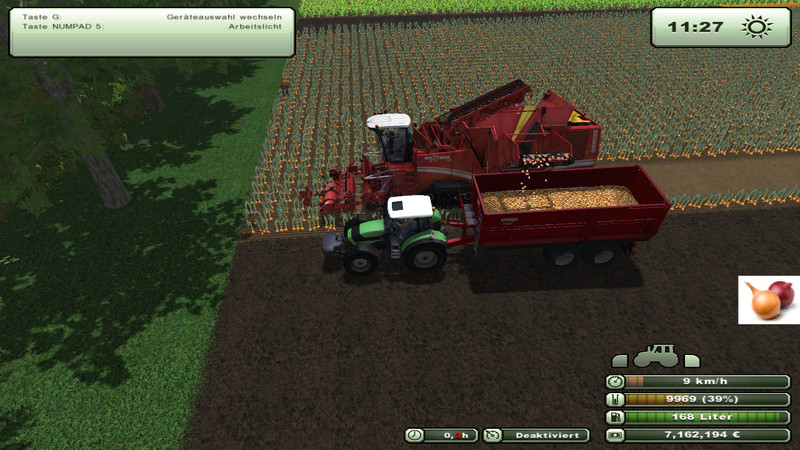Click the onion crop type icon
Screen dimensions: 800x450
769,300
